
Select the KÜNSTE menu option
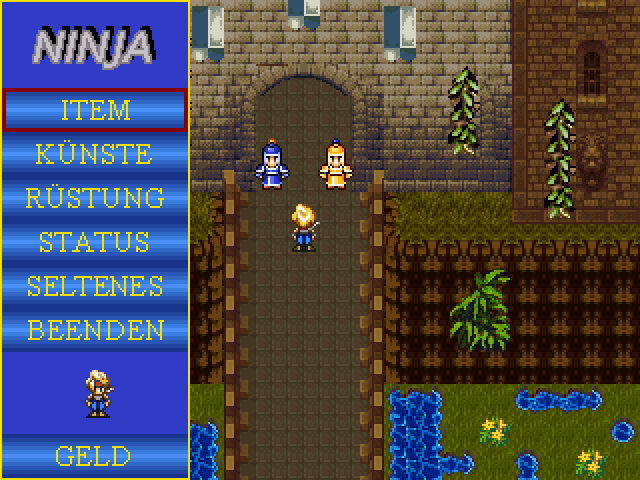tap(95, 154)
